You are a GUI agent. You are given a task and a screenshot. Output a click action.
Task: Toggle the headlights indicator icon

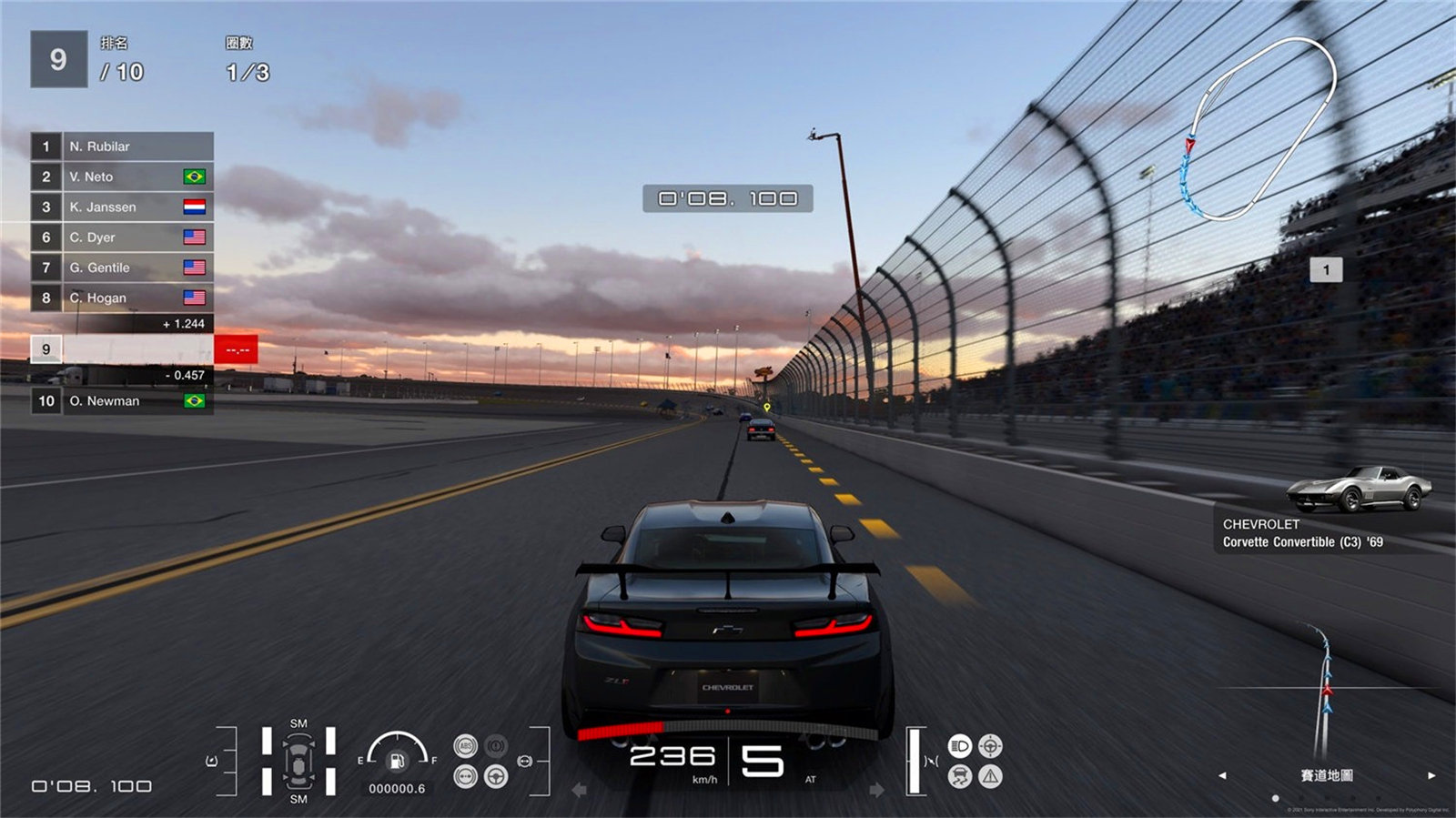[959, 746]
